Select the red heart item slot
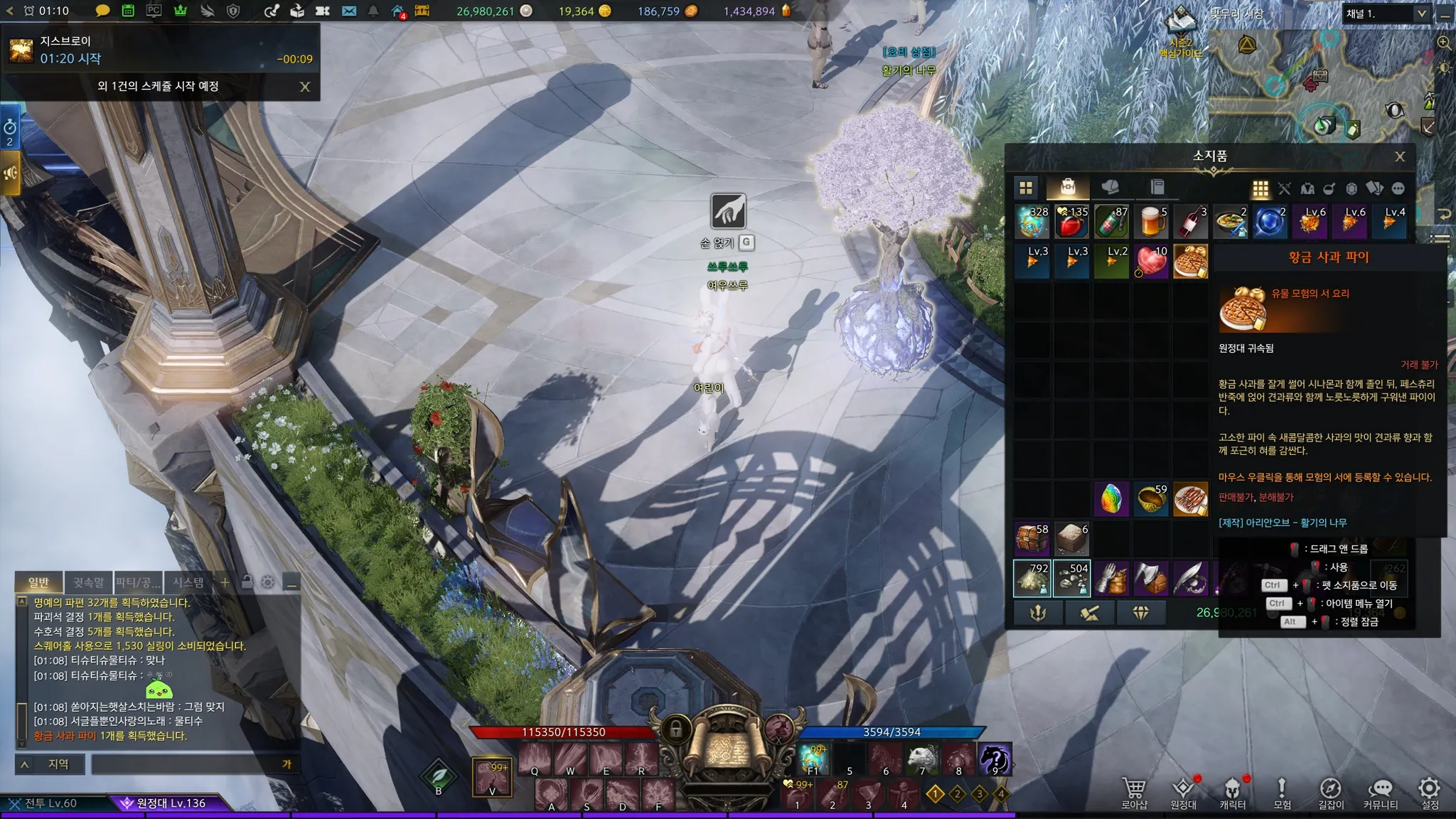Screen dimensions: 1456x819 1151,262
